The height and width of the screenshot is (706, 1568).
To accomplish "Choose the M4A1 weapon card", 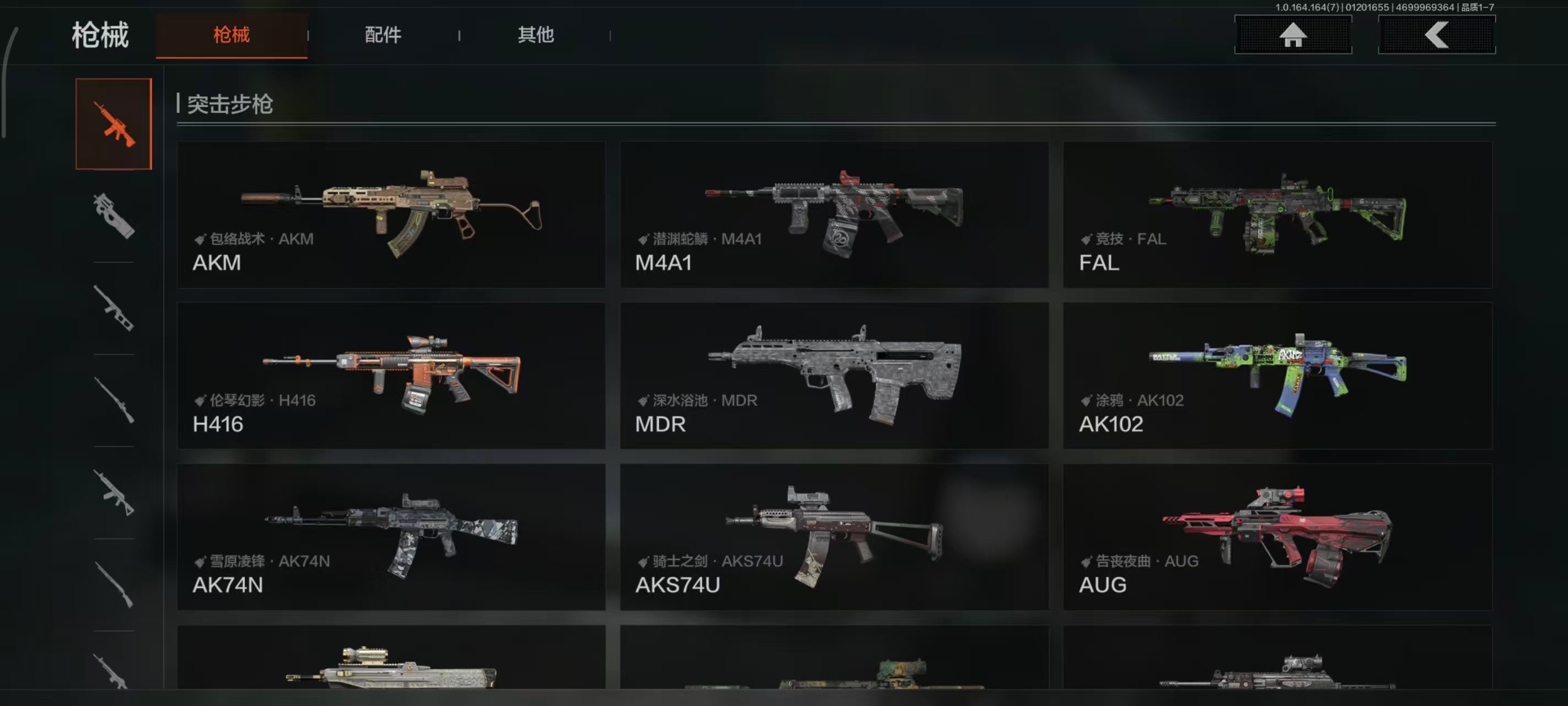I will (x=834, y=215).
